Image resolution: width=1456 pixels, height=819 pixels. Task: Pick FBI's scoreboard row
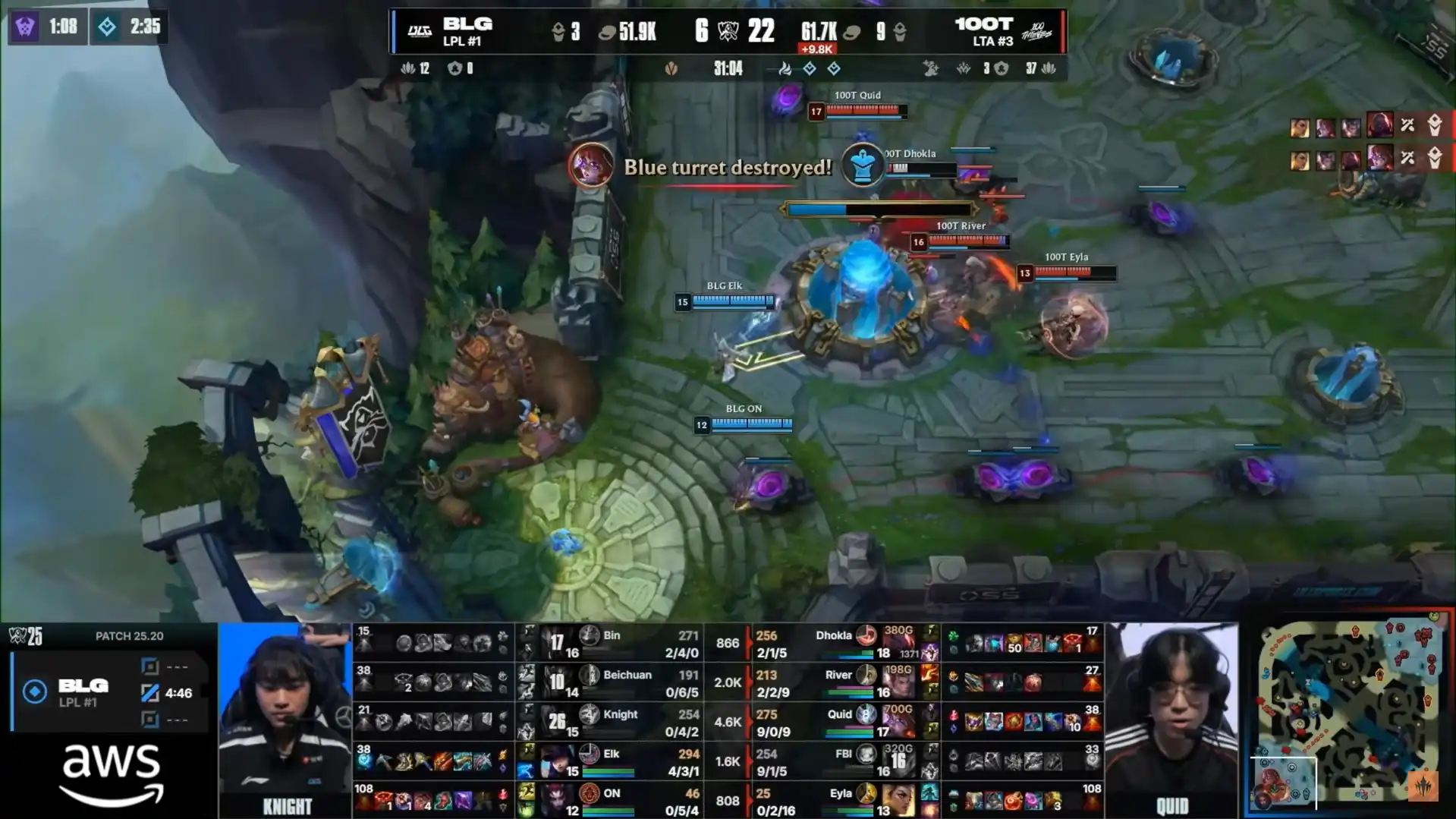click(842, 761)
